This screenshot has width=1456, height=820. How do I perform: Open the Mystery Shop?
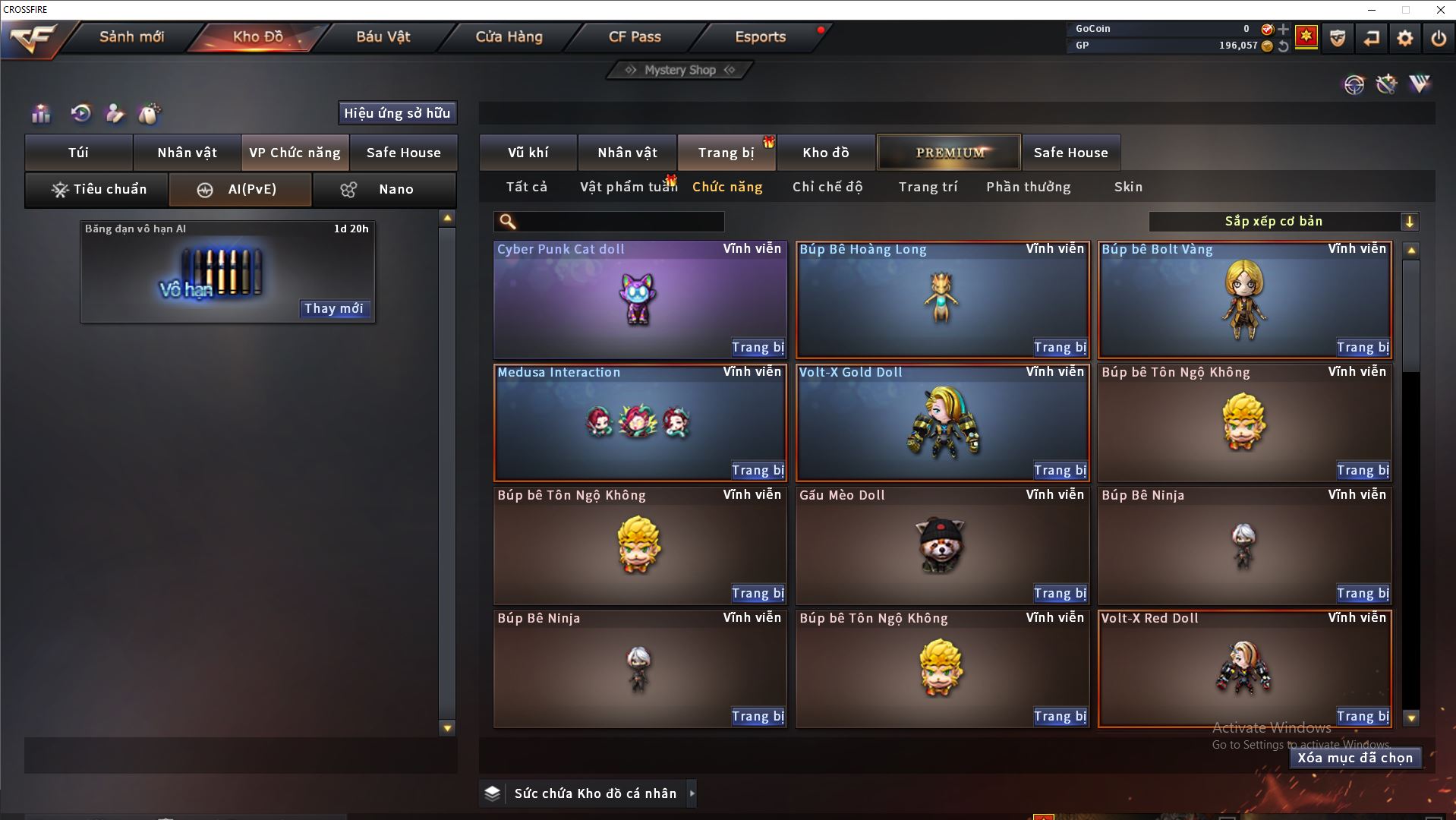[x=680, y=70]
